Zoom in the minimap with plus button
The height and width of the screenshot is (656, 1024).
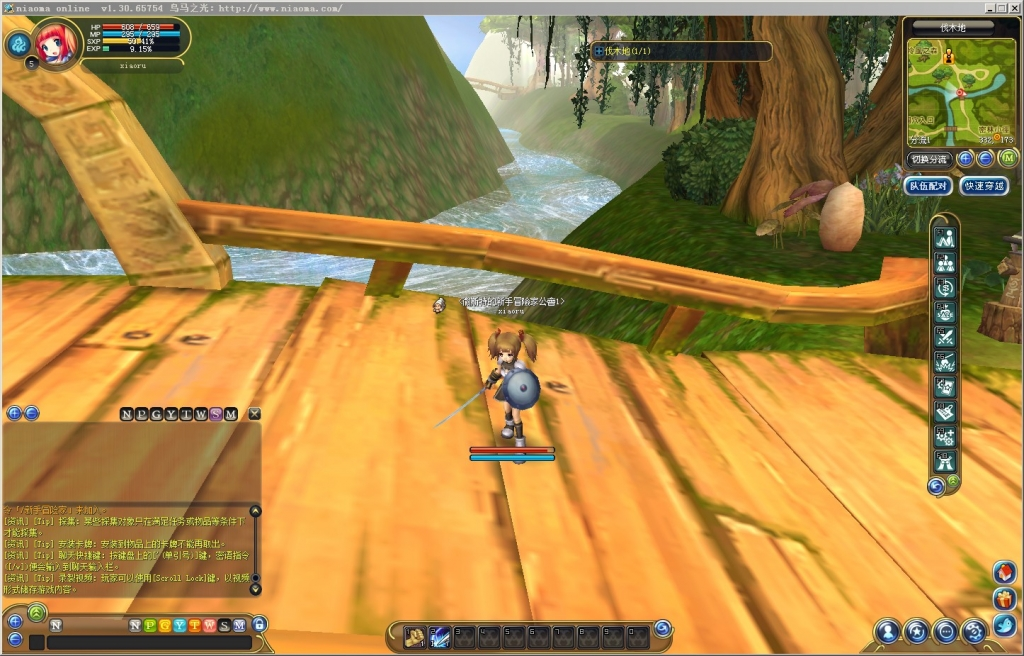click(966, 159)
